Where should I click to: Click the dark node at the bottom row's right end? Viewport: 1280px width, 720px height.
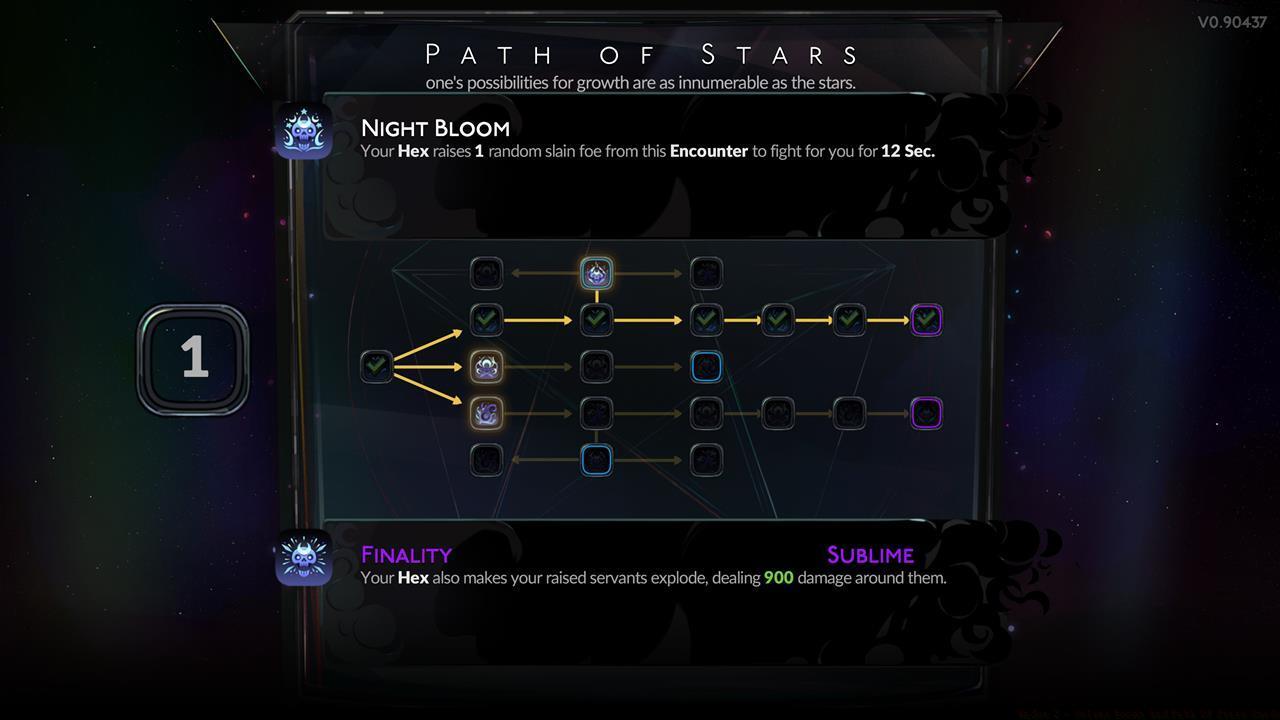(706, 459)
